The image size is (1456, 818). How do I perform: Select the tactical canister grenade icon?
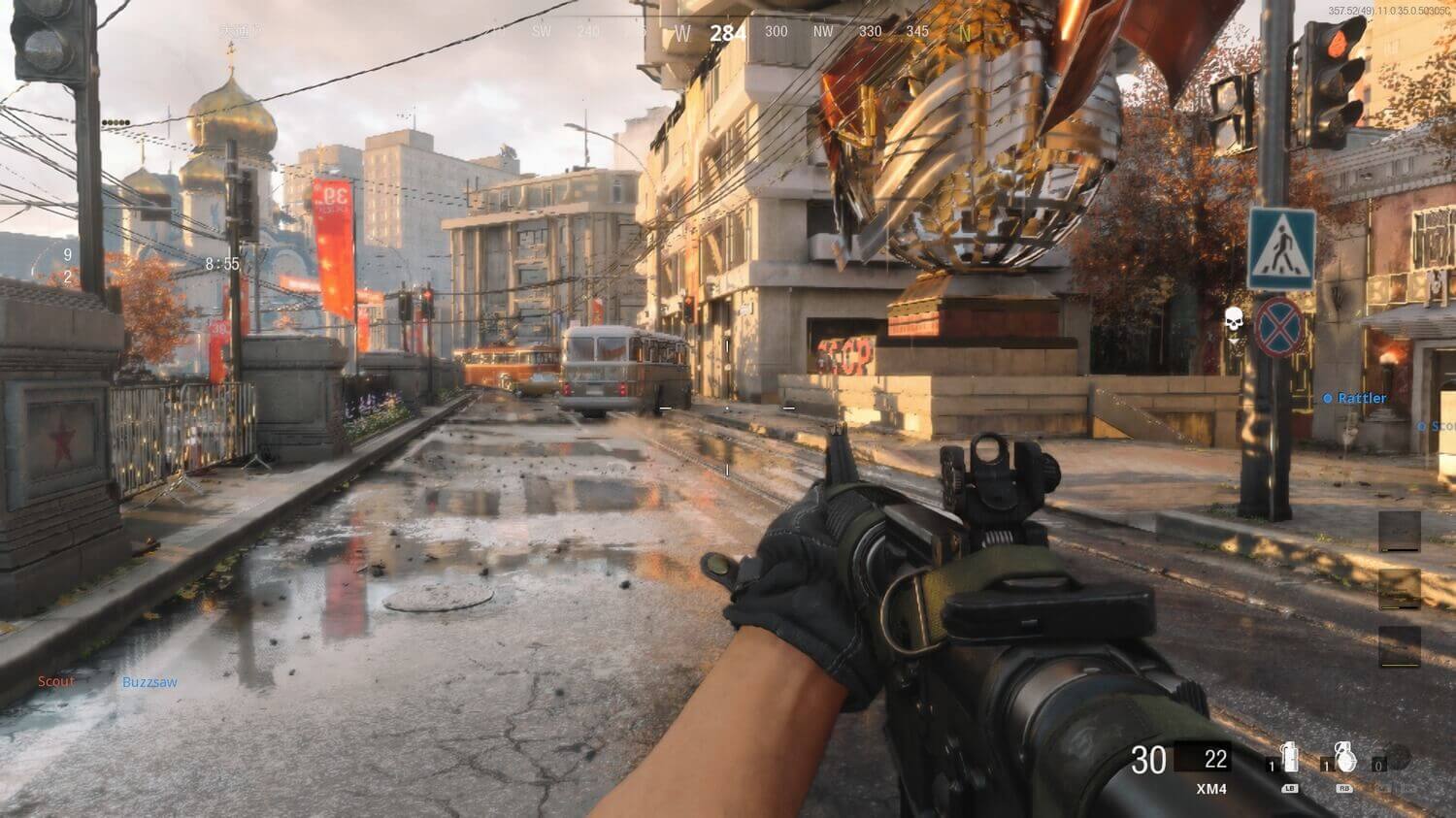coord(1290,758)
